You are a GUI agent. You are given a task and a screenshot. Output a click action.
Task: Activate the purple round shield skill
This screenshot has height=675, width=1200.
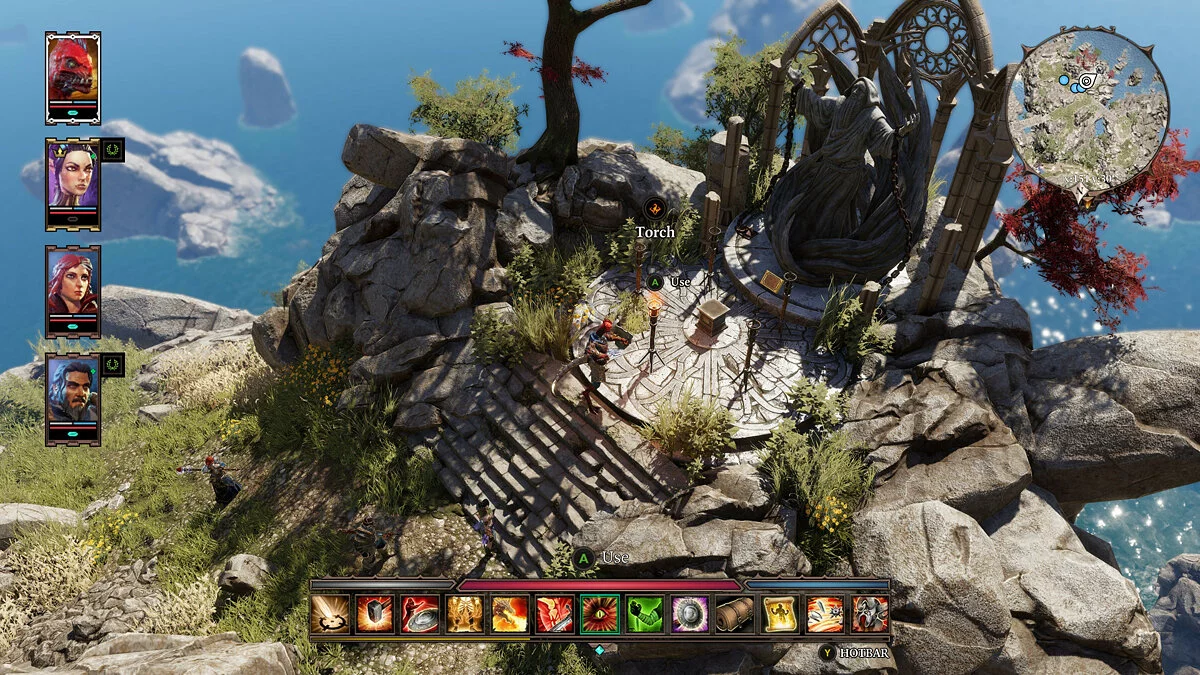(x=690, y=614)
